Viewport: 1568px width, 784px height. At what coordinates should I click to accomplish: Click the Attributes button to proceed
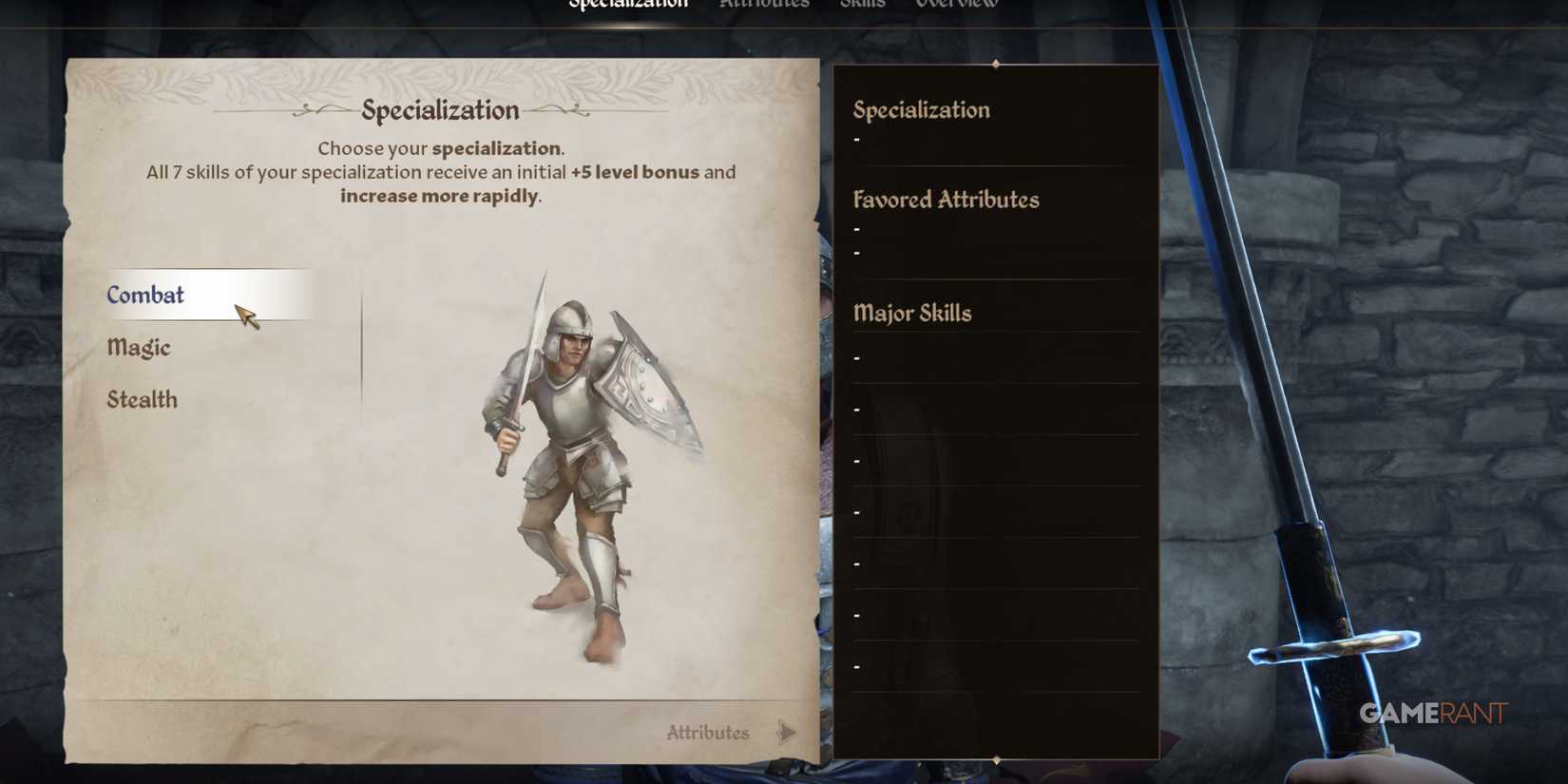click(707, 732)
